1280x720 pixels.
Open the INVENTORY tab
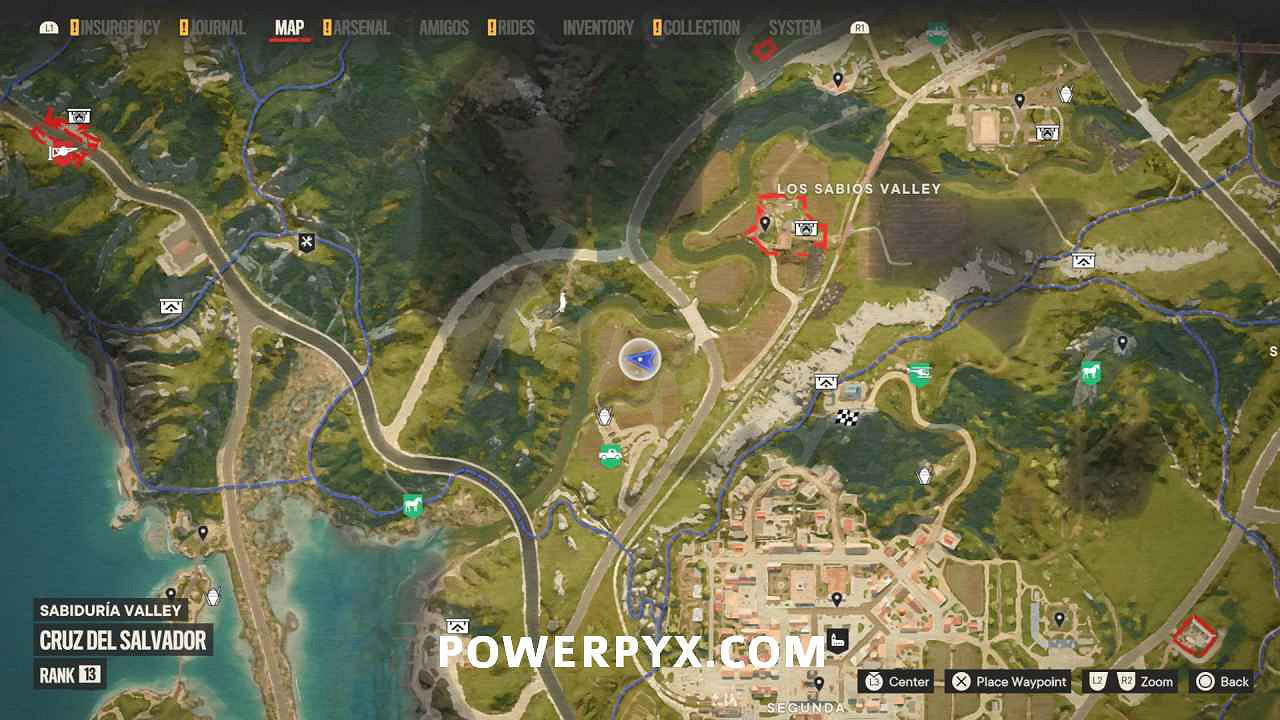(x=597, y=28)
